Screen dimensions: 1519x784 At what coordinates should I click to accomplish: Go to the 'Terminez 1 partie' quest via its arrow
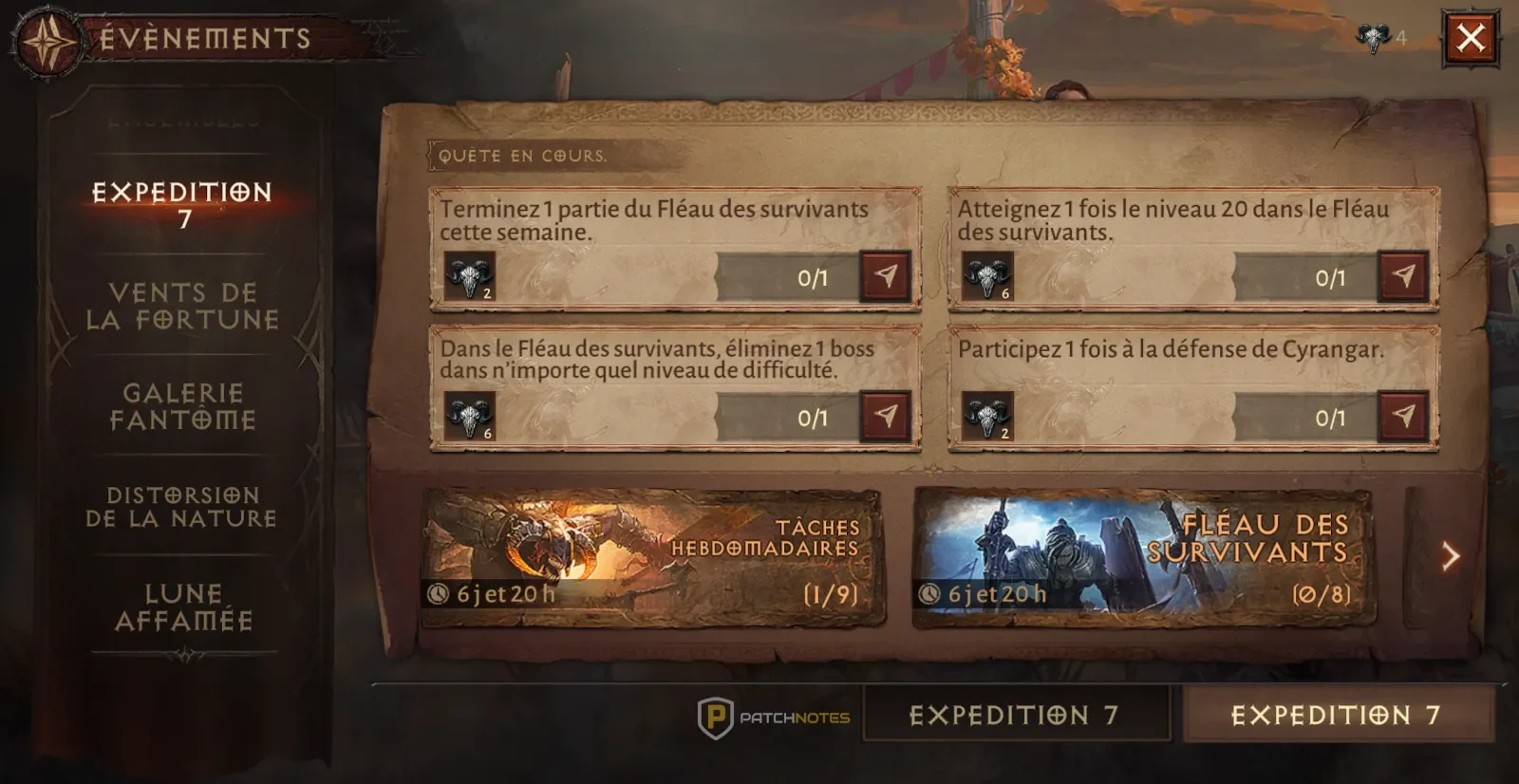point(885,276)
